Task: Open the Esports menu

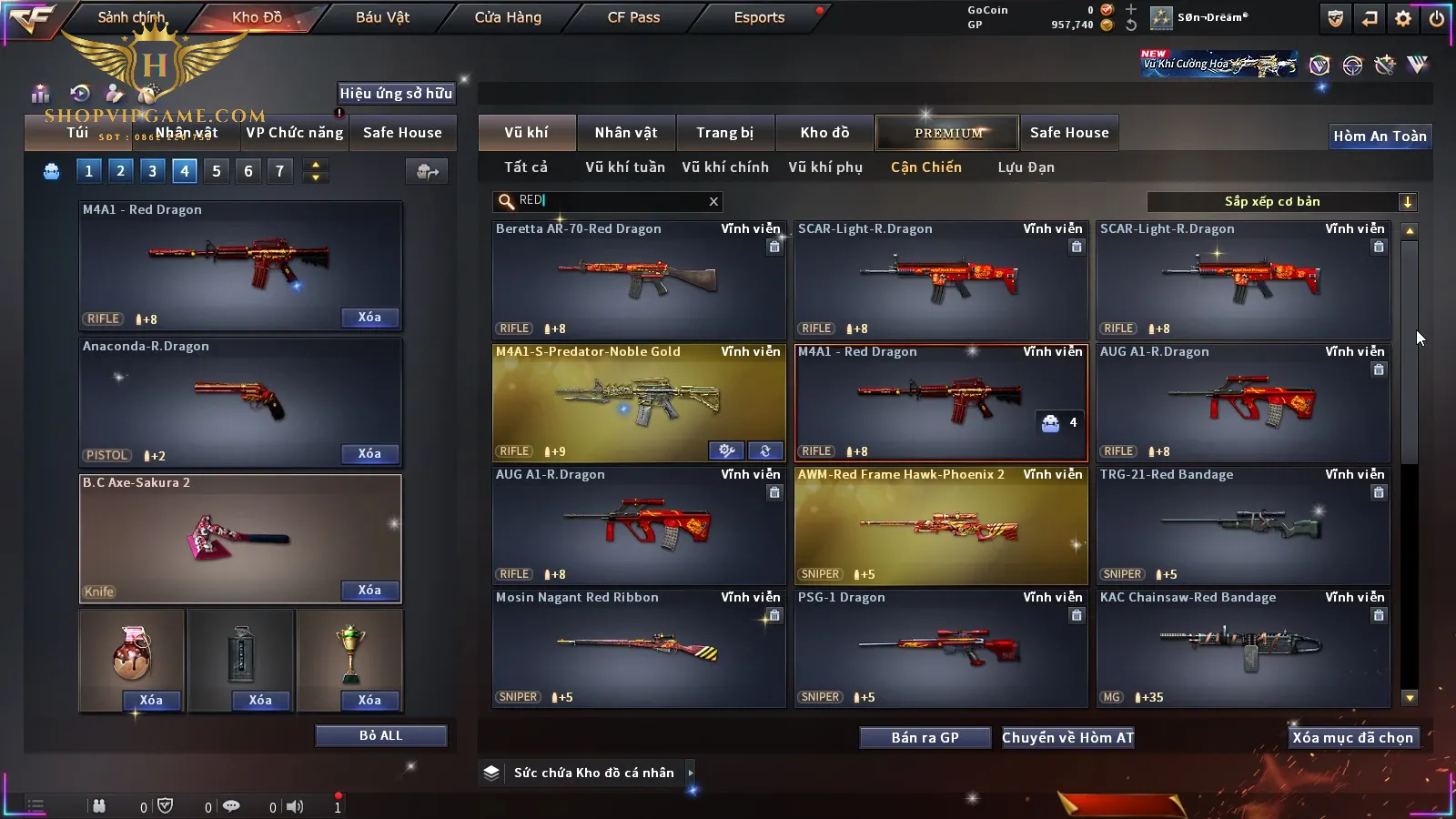Action: 759,17
